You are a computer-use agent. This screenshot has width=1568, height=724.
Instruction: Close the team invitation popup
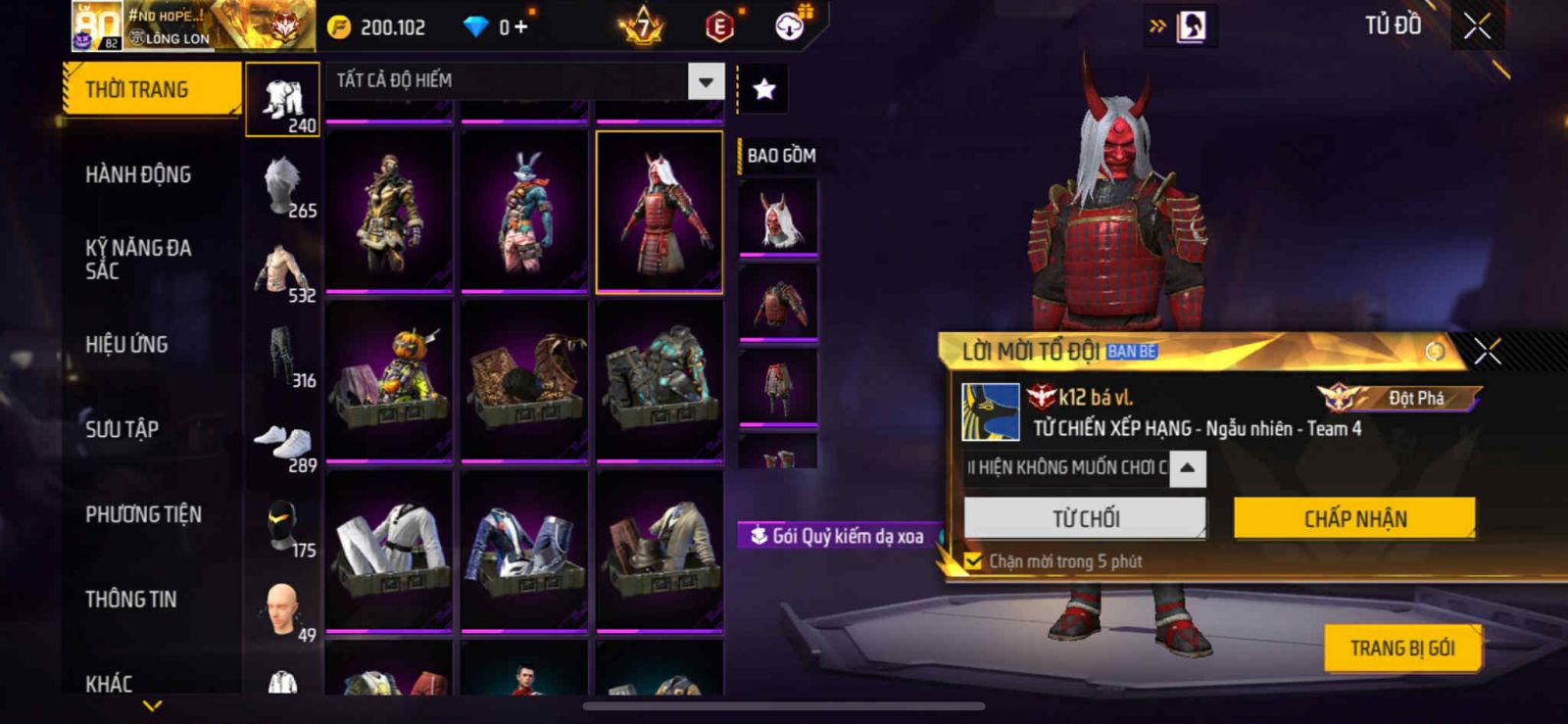(1487, 351)
